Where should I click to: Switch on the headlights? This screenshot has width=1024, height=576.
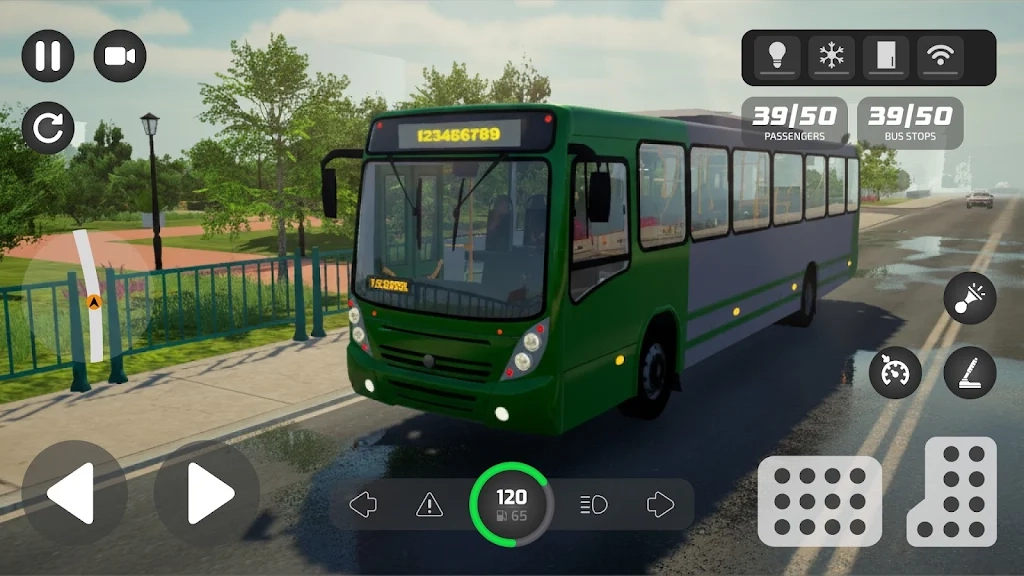pos(594,505)
